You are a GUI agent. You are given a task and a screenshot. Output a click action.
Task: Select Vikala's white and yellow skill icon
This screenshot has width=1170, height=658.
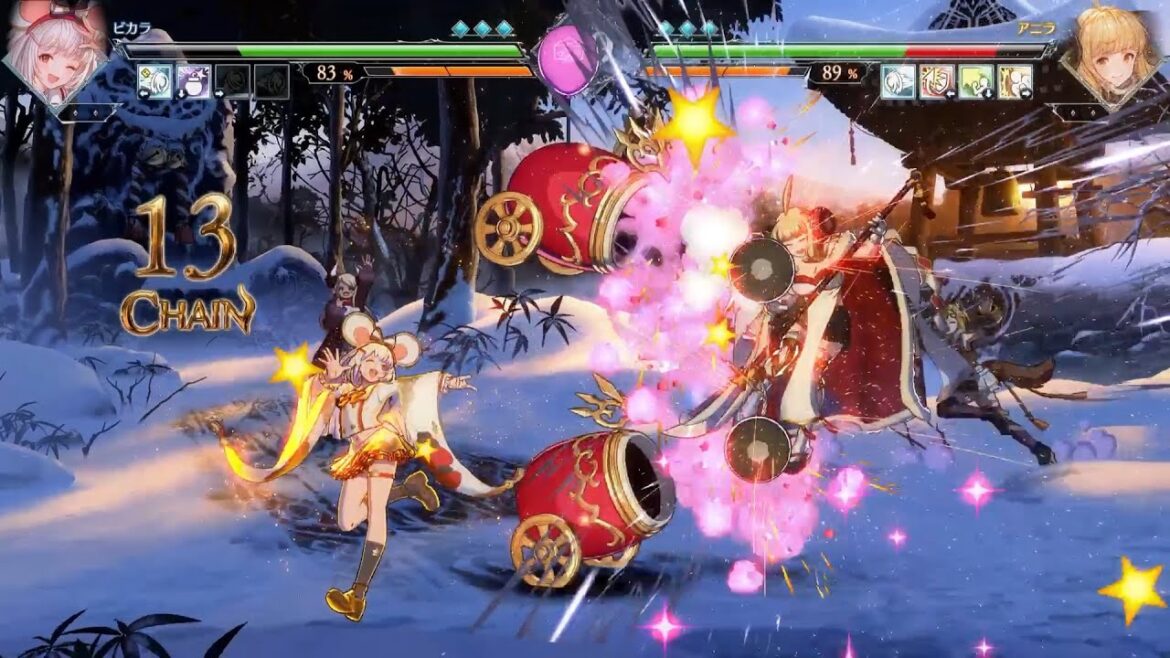pos(154,81)
